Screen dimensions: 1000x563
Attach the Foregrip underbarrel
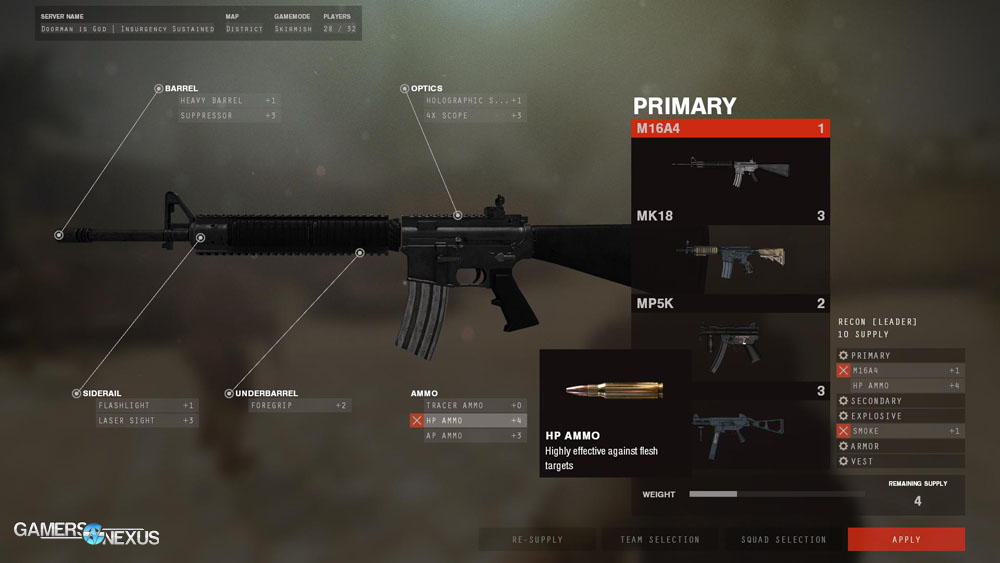point(299,406)
